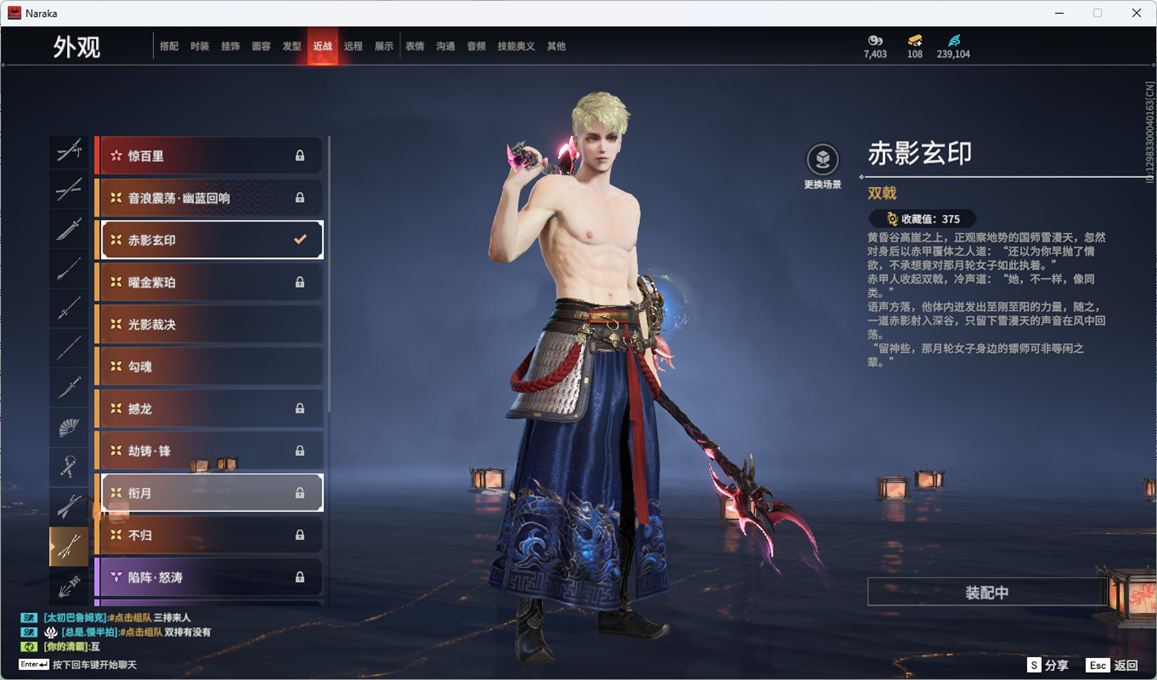This screenshot has height=680, width=1157.
Task: Close the Naraka window
Action: coord(1136,13)
